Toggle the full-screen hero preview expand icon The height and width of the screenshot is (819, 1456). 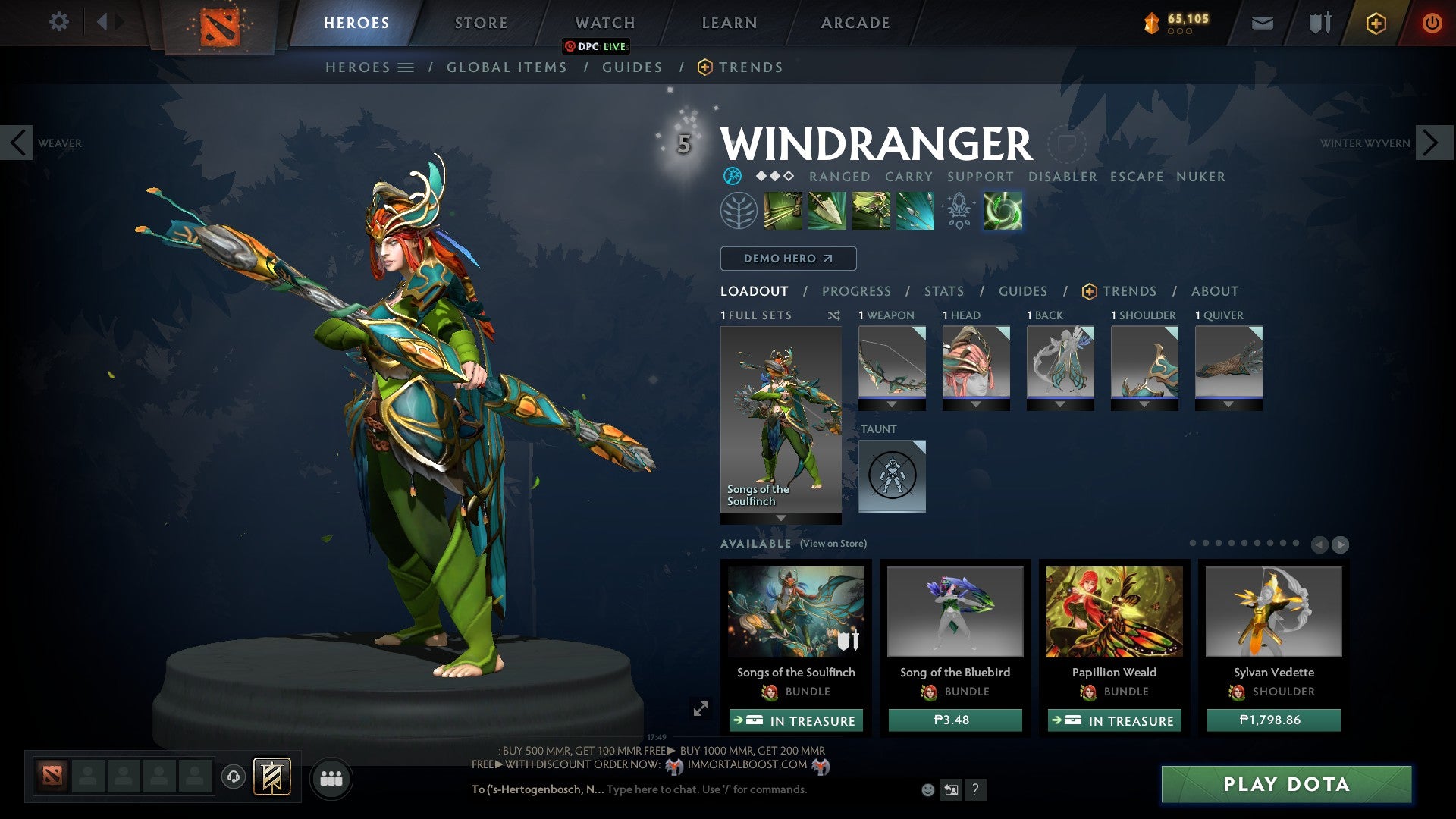700,710
